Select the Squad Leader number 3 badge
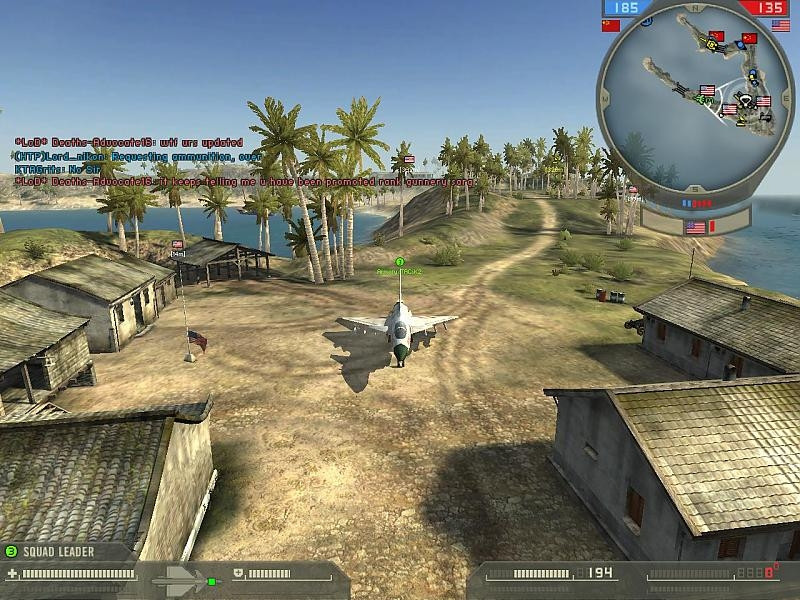800x600 pixels. [x=11, y=551]
